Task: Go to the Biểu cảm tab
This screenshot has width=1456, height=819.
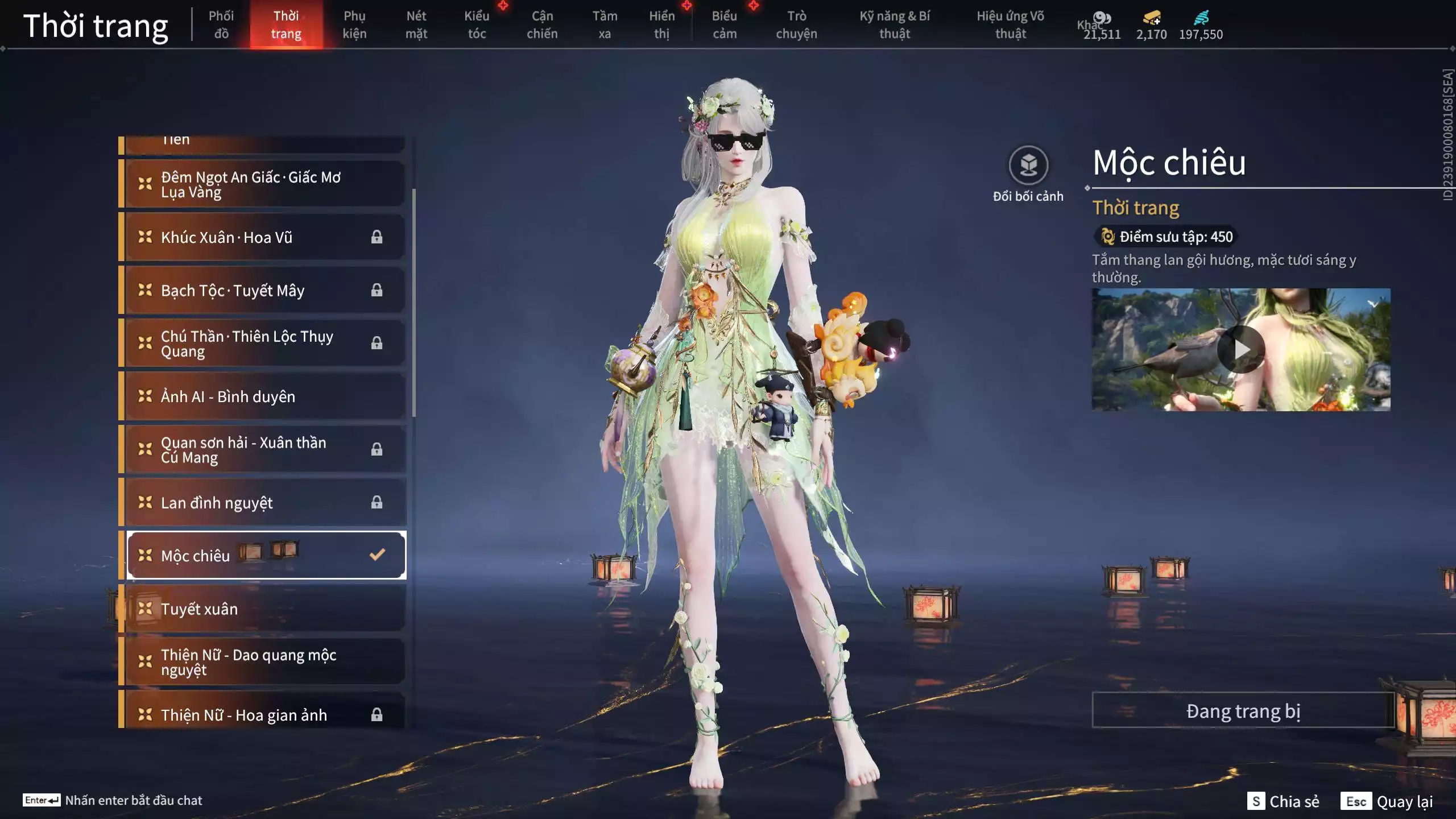Action: [x=725, y=24]
